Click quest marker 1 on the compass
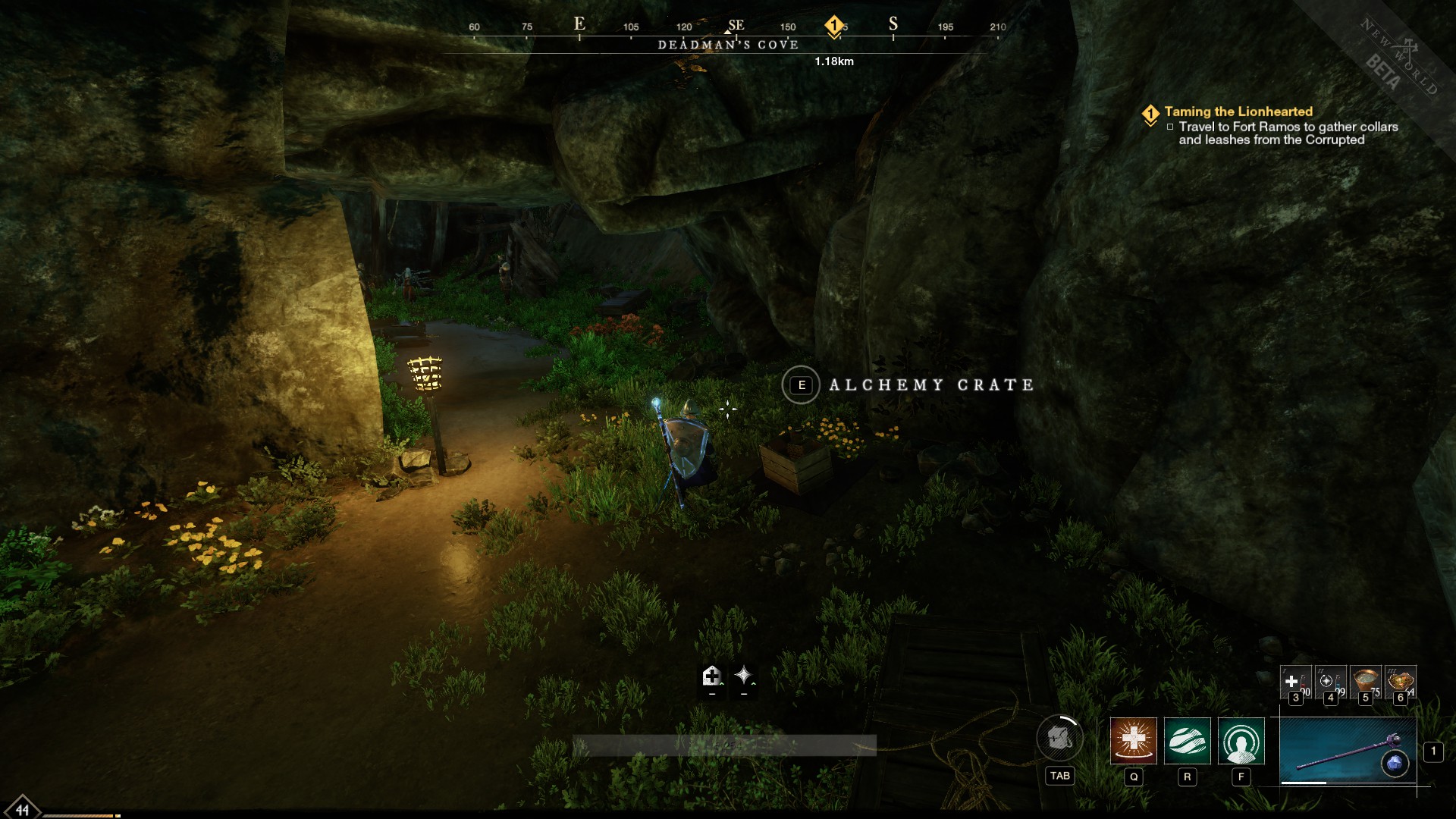 pos(834,24)
